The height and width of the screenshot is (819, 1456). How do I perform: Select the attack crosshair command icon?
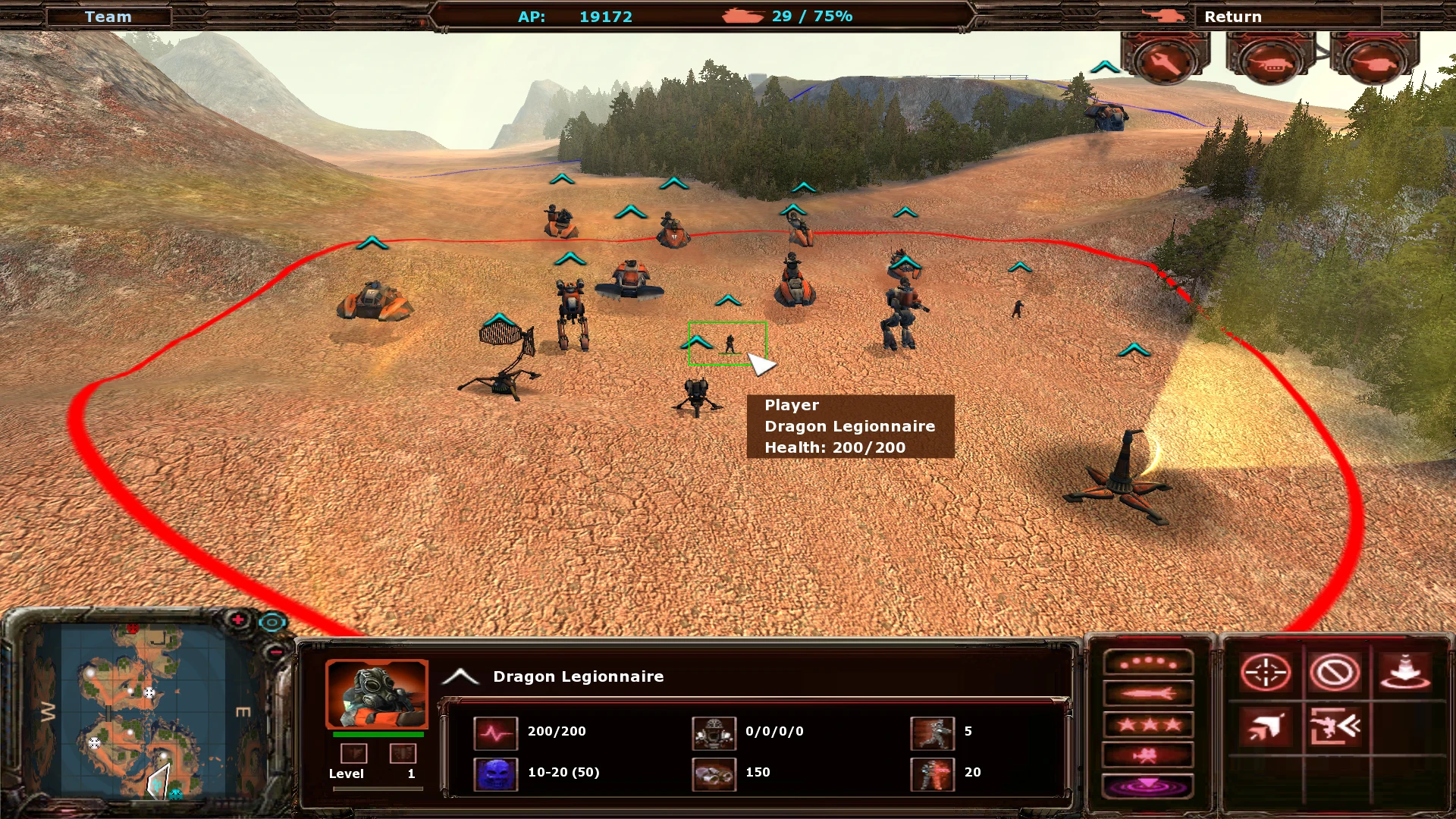click(1266, 672)
